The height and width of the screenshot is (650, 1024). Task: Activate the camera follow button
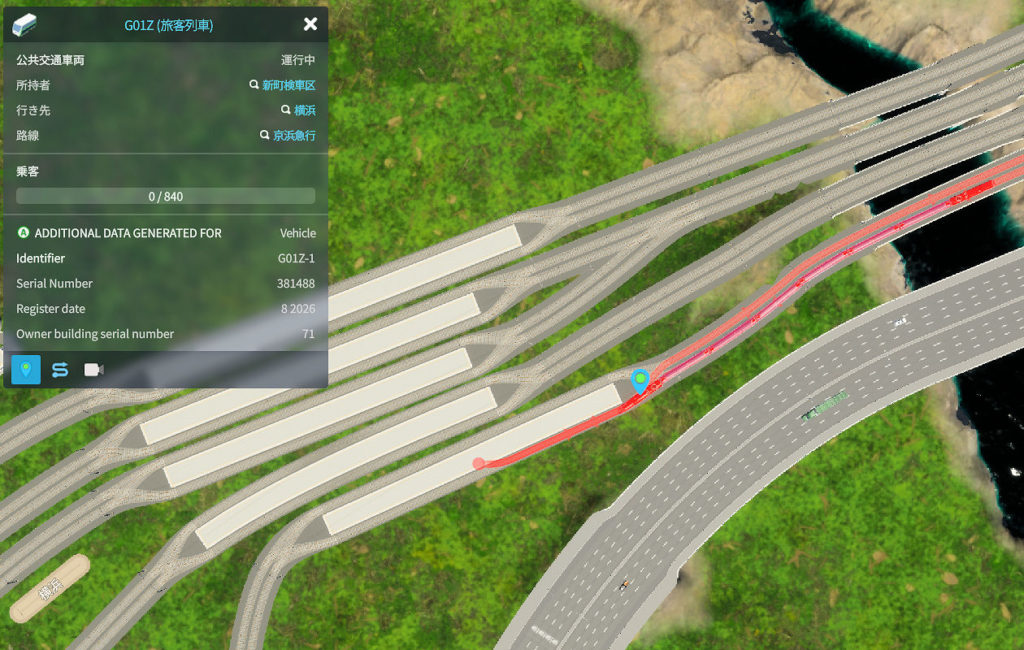pos(93,370)
